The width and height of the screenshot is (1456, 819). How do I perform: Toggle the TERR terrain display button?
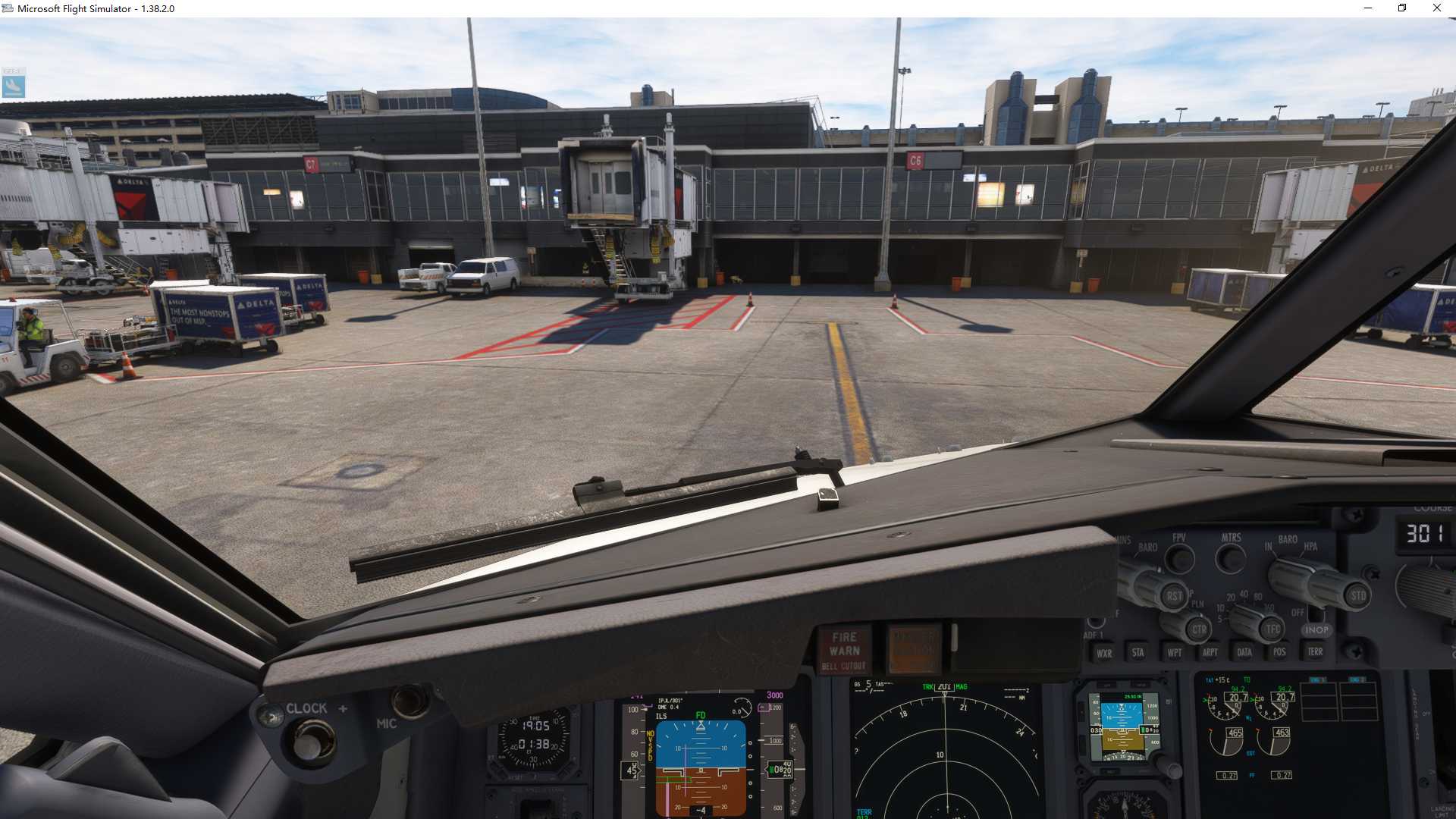[x=1315, y=651]
